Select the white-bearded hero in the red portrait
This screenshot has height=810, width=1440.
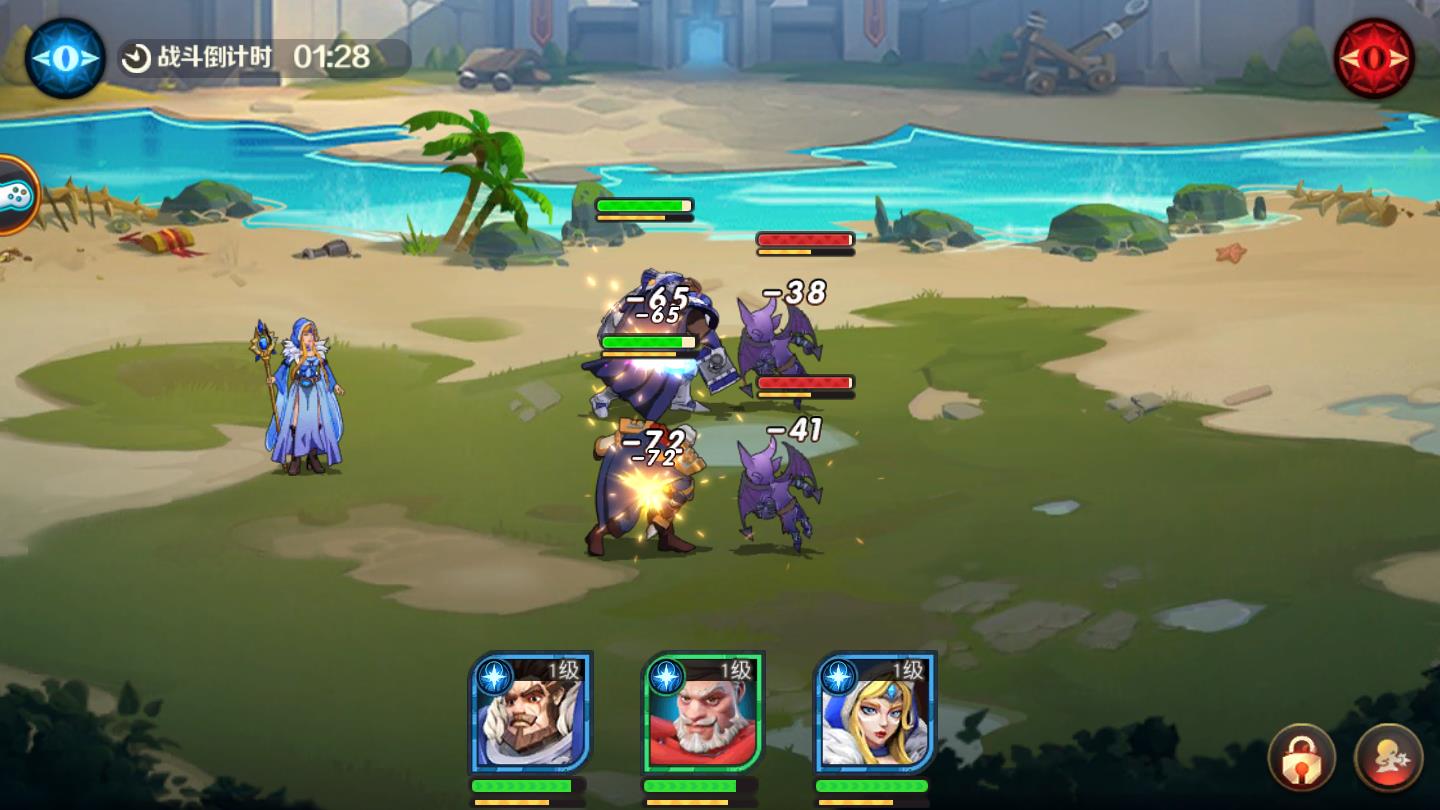pyautogui.click(x=702, y=714)
